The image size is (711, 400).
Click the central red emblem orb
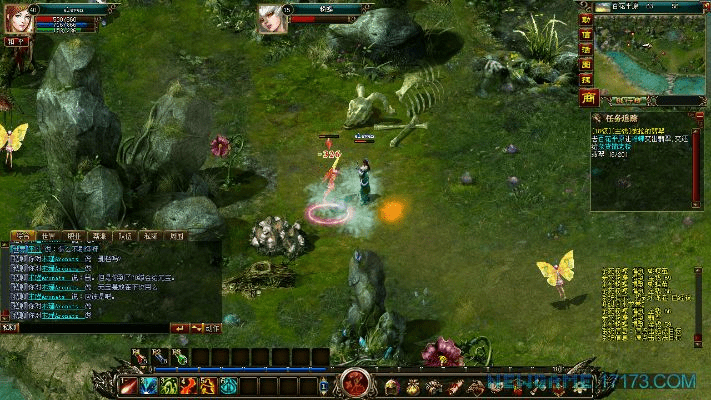pos(355,383)
